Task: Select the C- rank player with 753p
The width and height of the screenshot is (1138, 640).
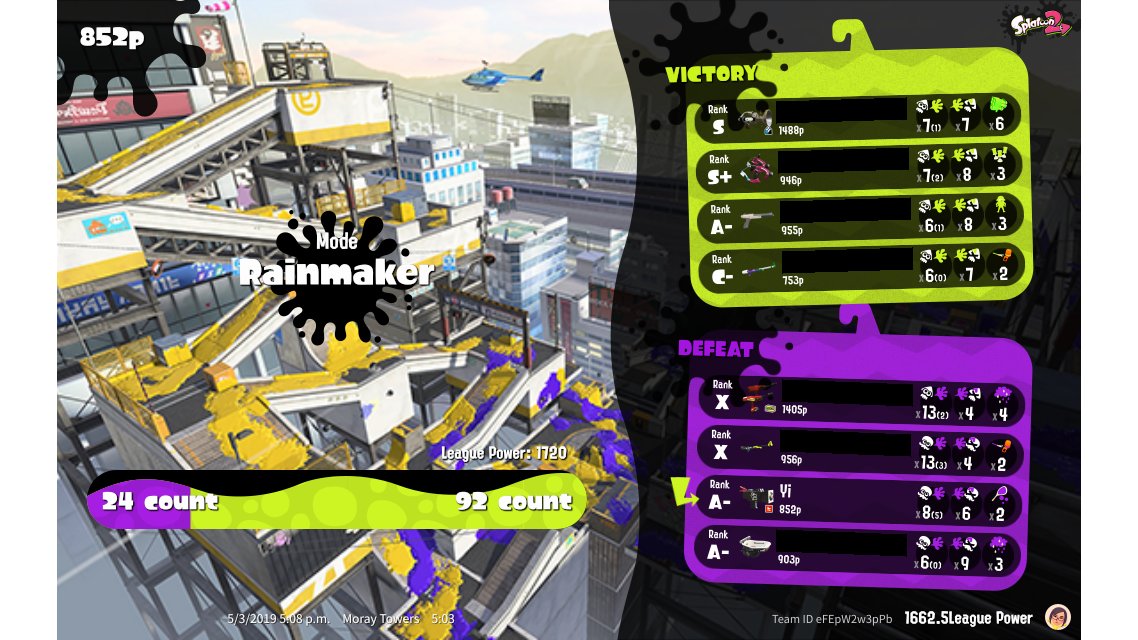Action: coord(860,267)
